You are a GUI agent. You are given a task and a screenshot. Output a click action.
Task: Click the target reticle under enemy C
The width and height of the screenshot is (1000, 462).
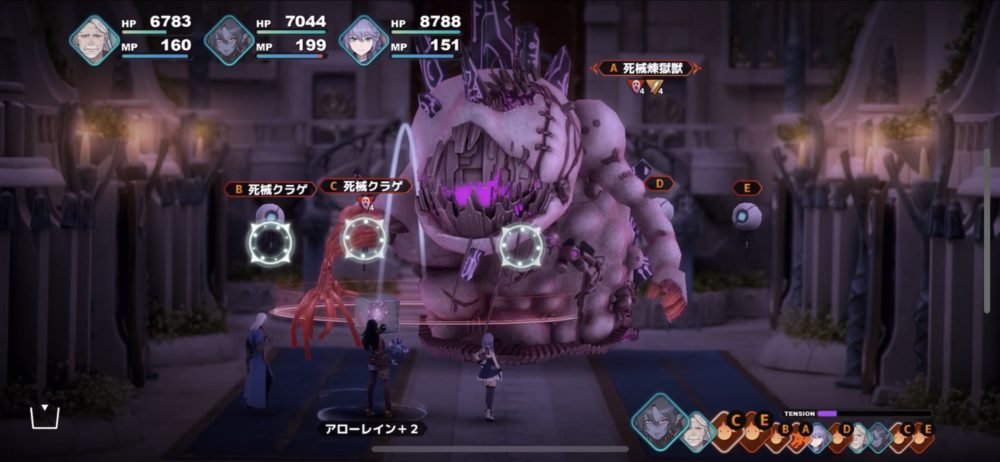364,238
